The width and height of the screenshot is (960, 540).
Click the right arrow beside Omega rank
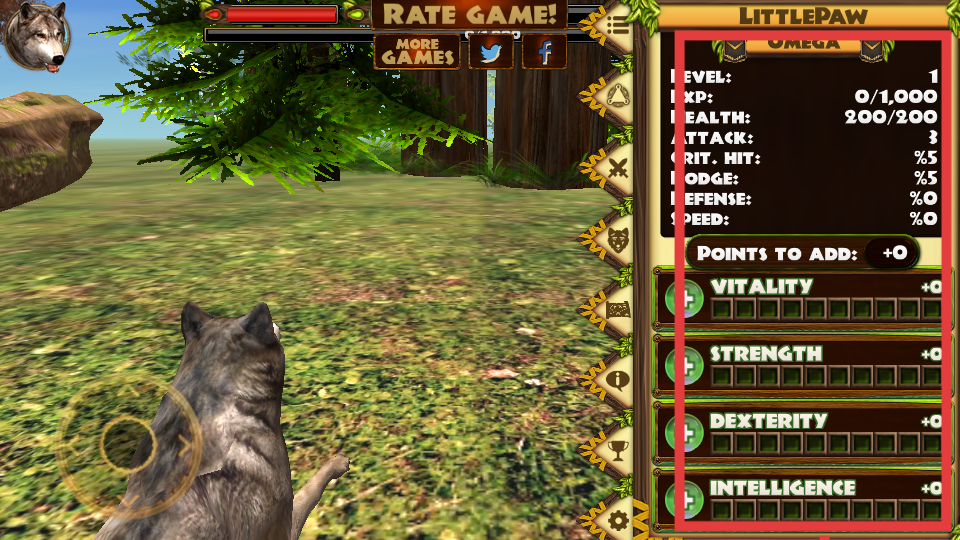coord(871,47)
